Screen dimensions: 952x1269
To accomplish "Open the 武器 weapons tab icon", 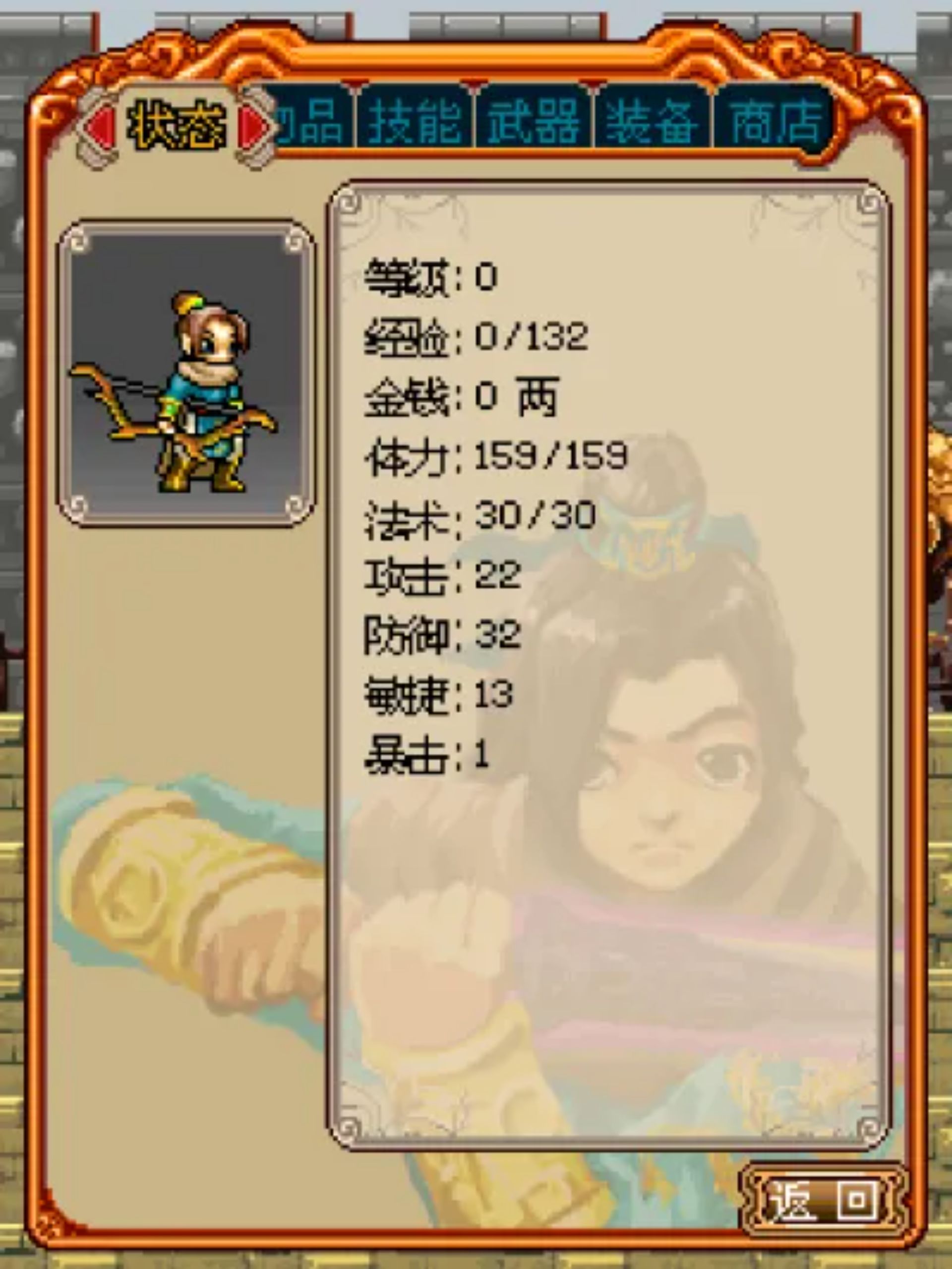I will (x=534, y=121).
